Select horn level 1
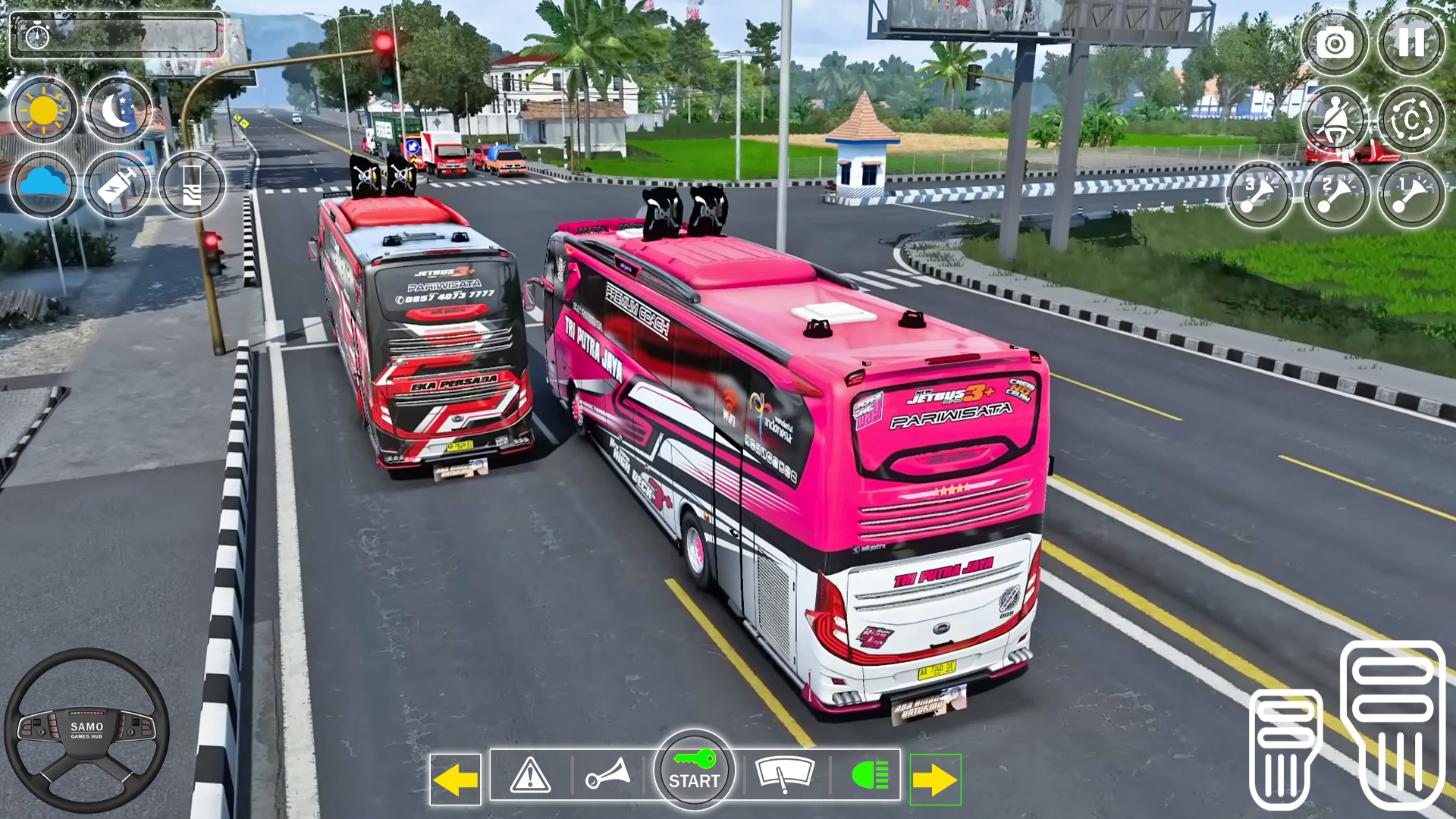Image resolution: width=1456 pixels, height=819 pixels. pos(1411,193)
